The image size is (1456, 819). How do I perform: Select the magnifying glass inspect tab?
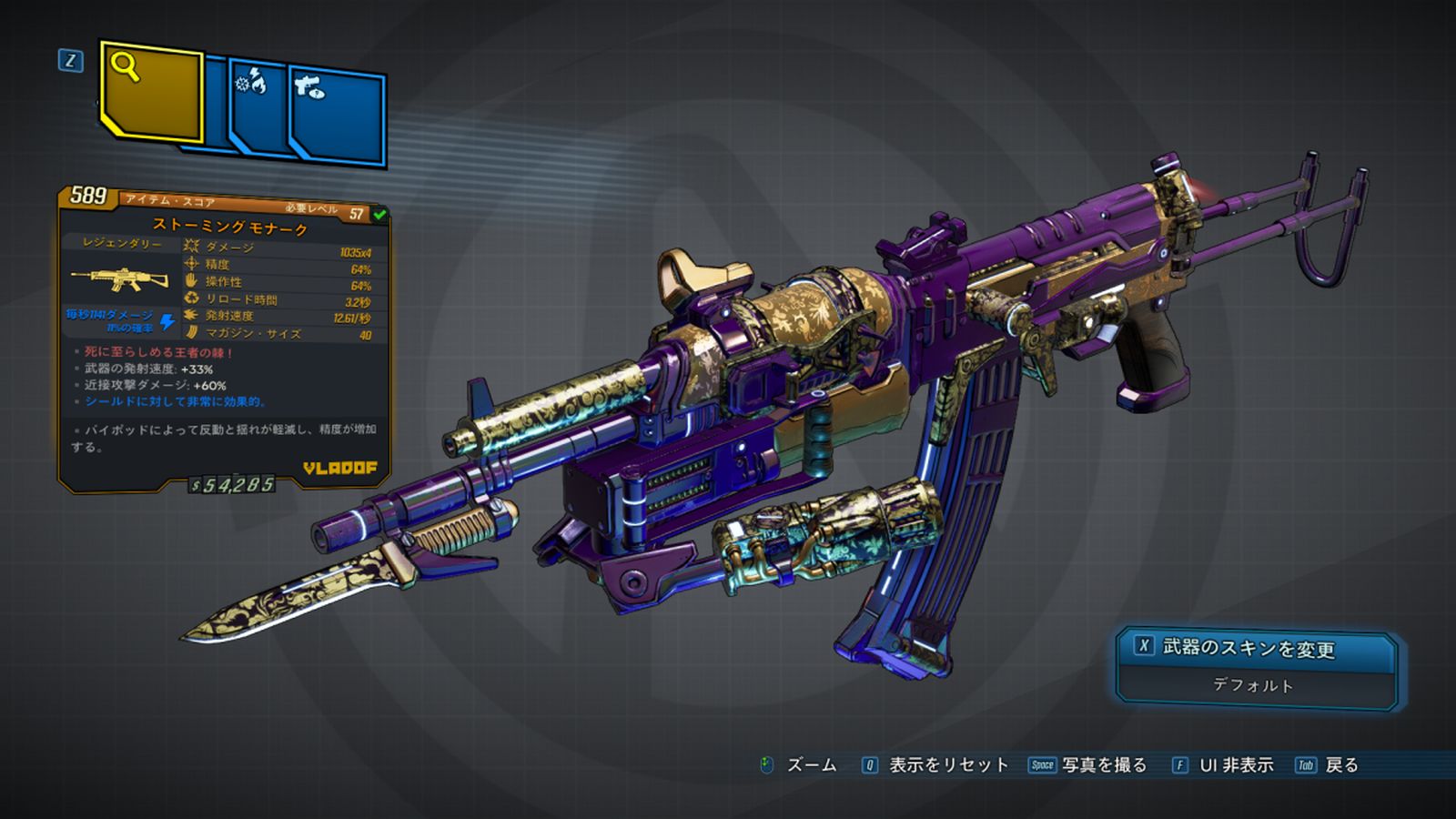[x=150, y=92]
